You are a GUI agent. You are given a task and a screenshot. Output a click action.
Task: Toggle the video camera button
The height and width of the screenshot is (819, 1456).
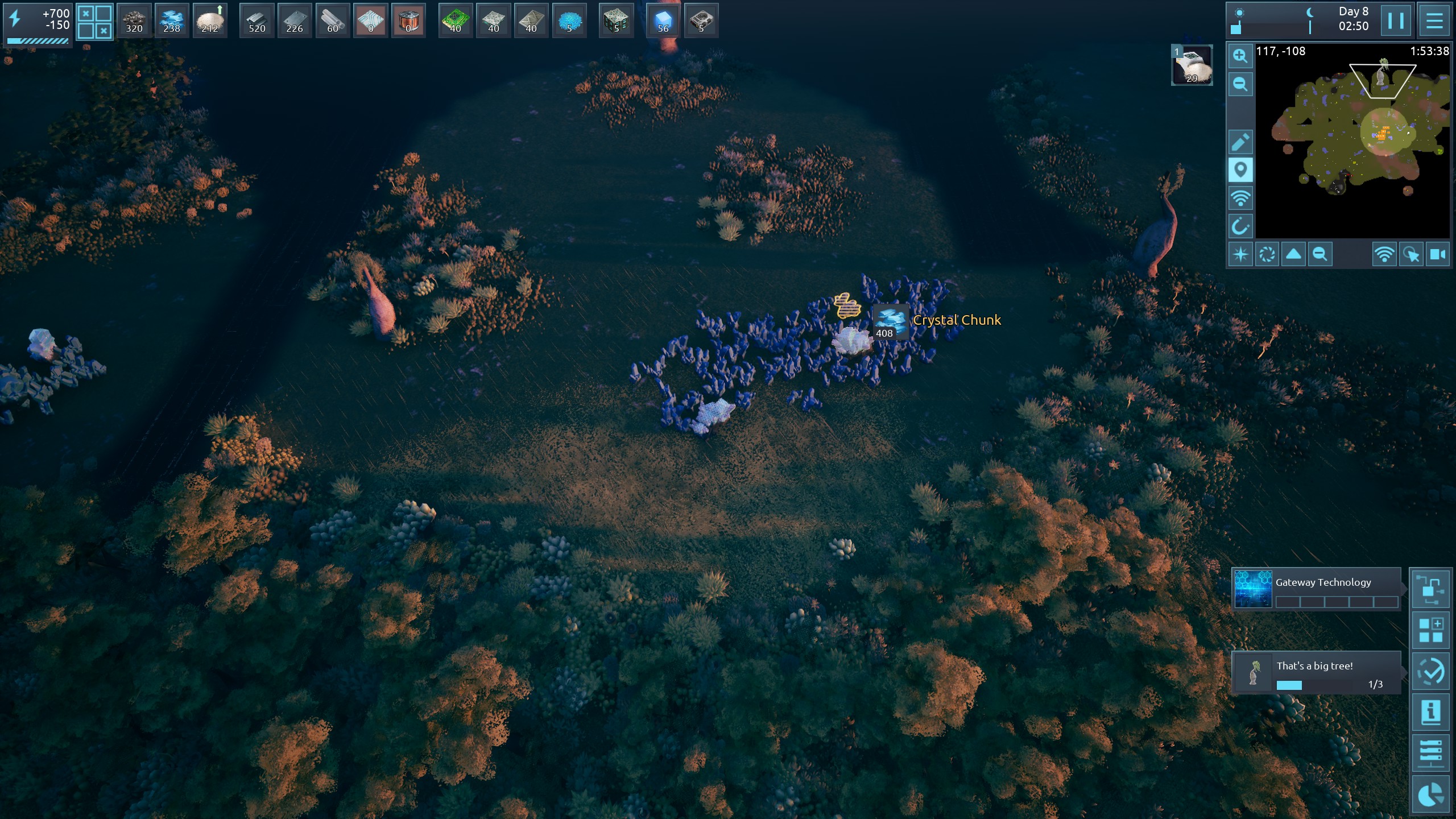pos(1438,254)
